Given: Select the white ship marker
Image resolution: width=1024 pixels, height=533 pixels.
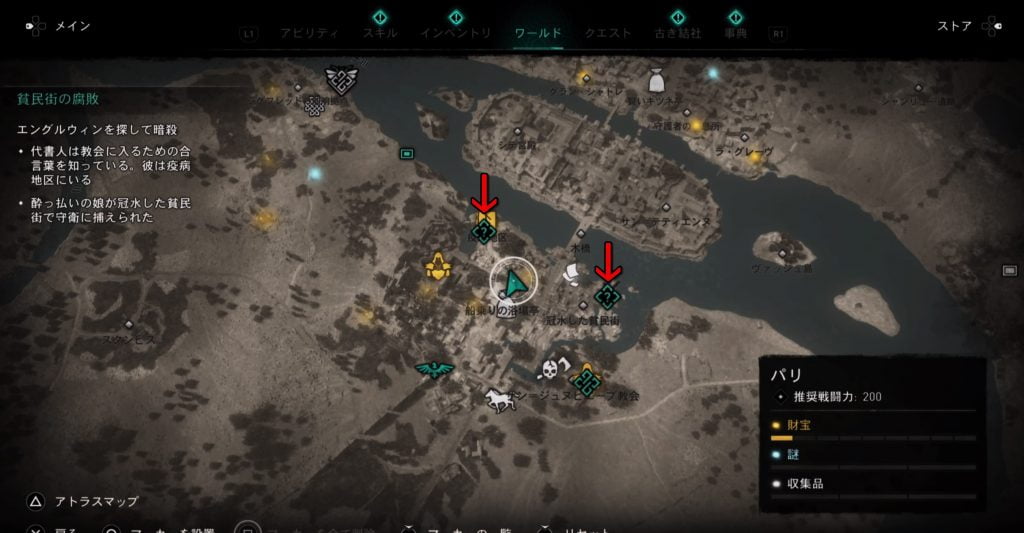Looking at the screenshot, I should [572, 271].
